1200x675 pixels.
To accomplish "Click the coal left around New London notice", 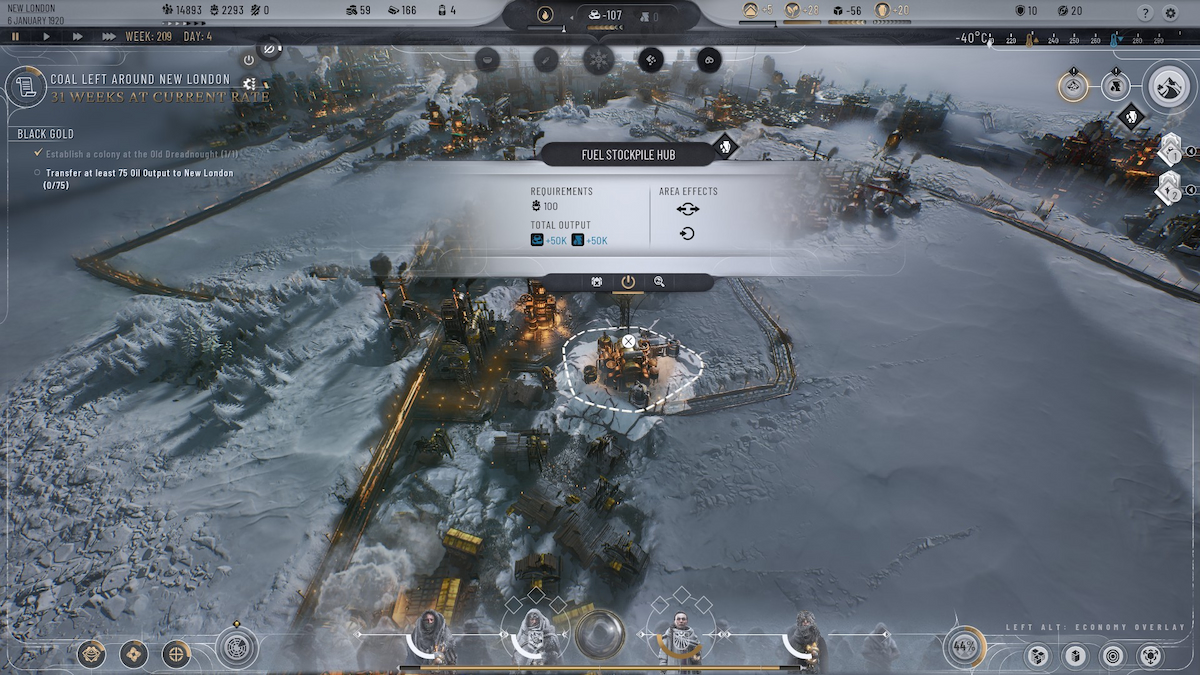I will (140, 87).
